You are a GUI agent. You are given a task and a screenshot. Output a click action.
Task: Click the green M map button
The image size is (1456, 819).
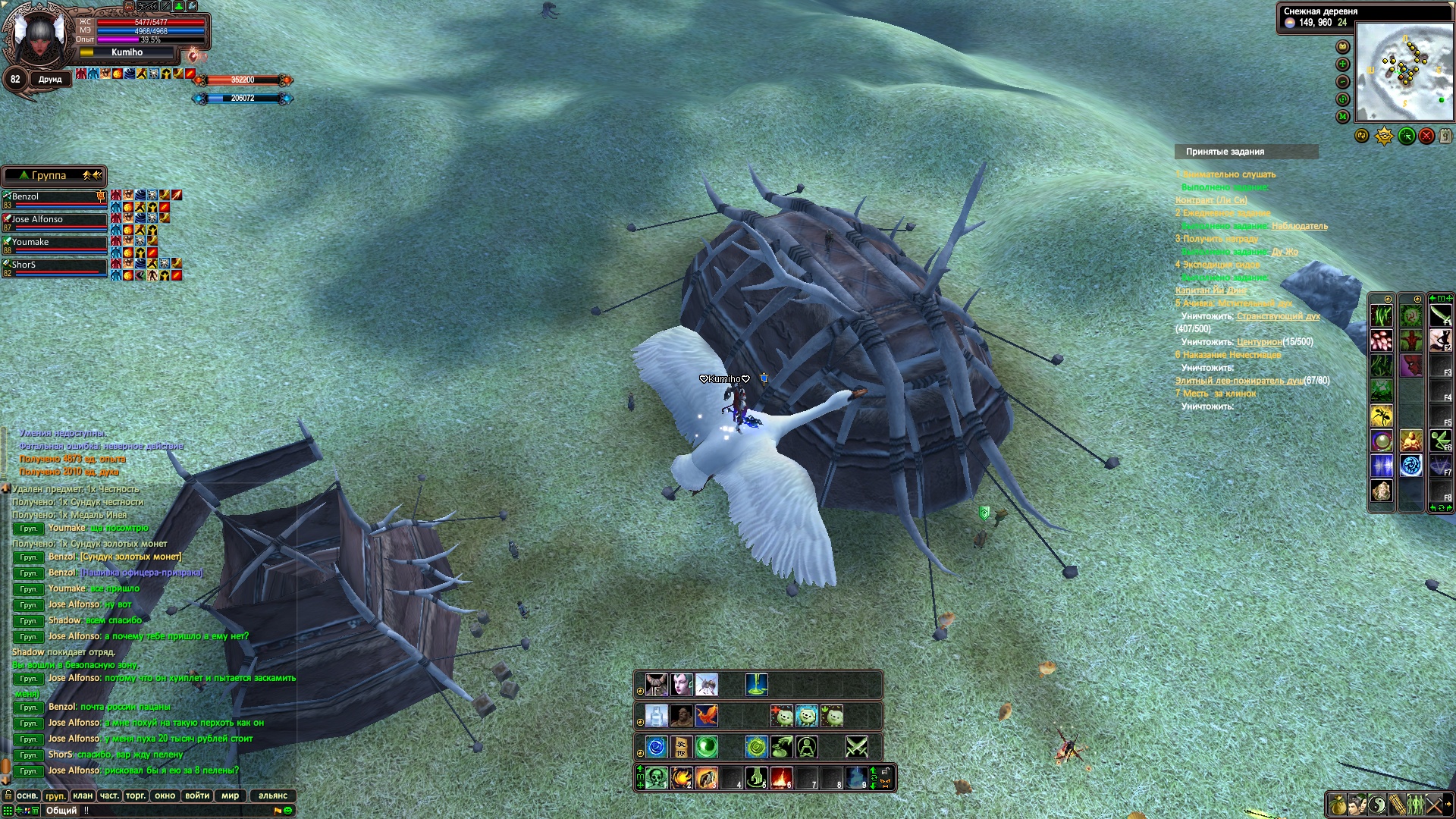1343,117
